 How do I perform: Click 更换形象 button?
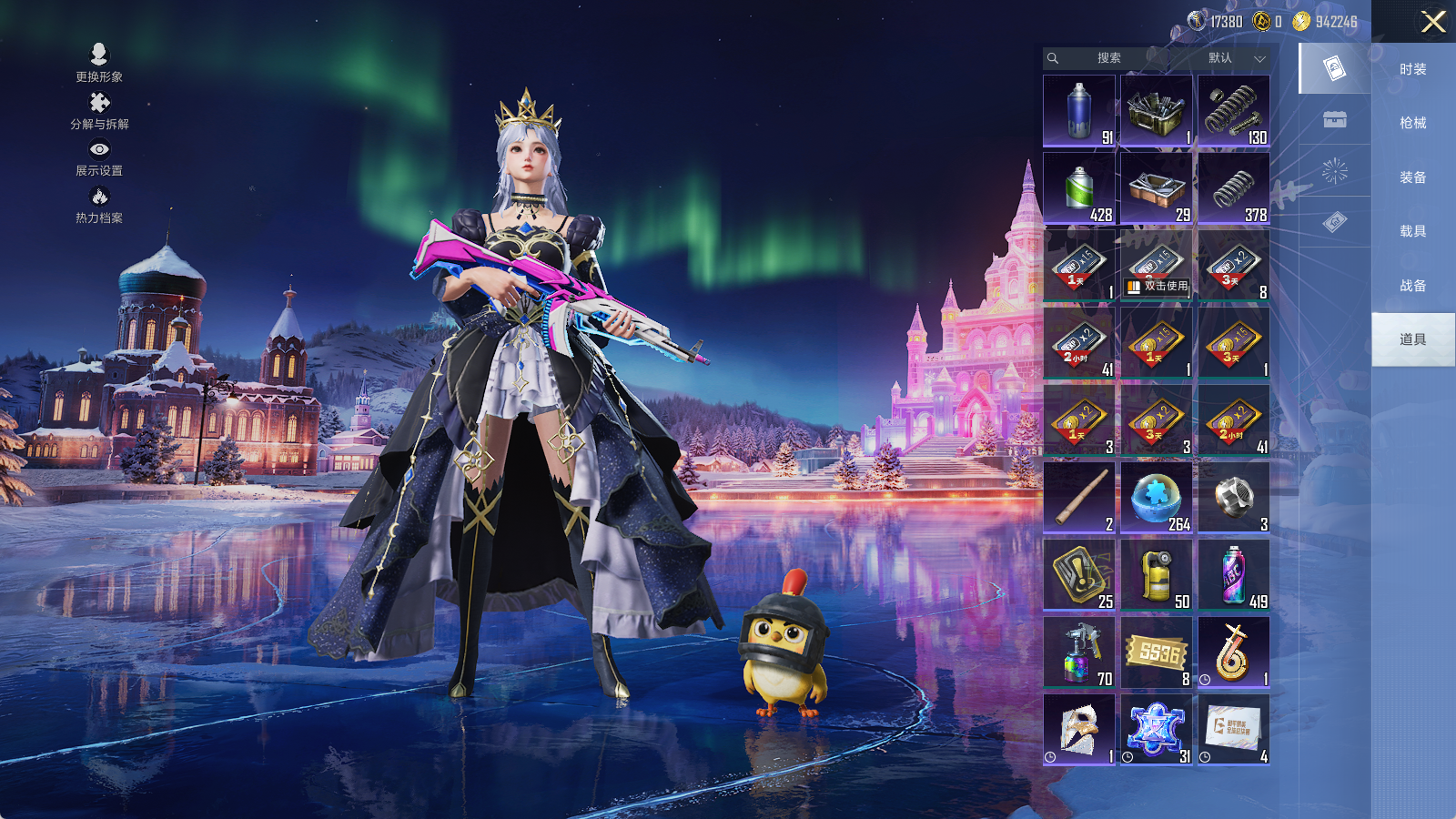(99, 62)
